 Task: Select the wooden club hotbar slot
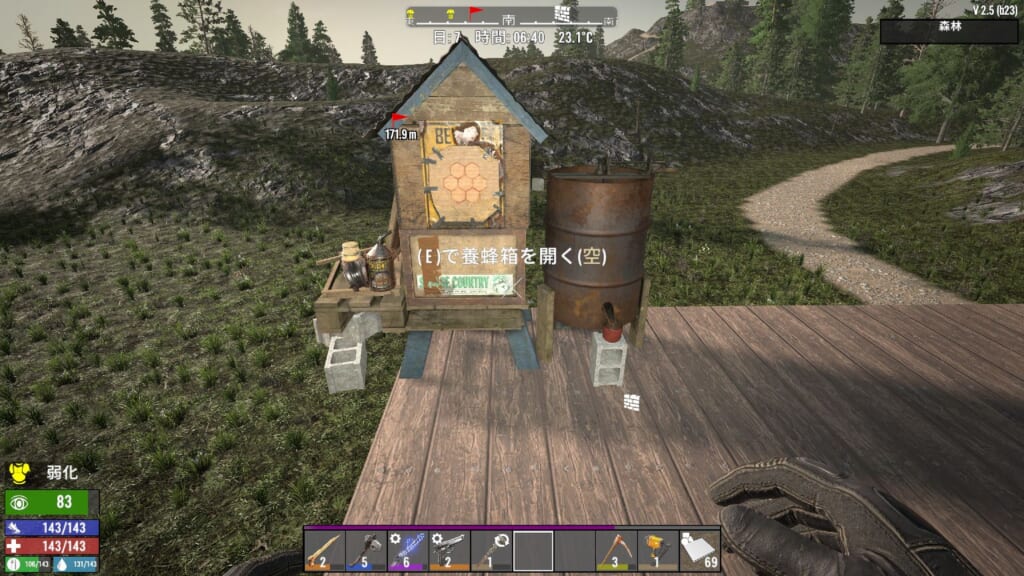click(x=325, y=550)
